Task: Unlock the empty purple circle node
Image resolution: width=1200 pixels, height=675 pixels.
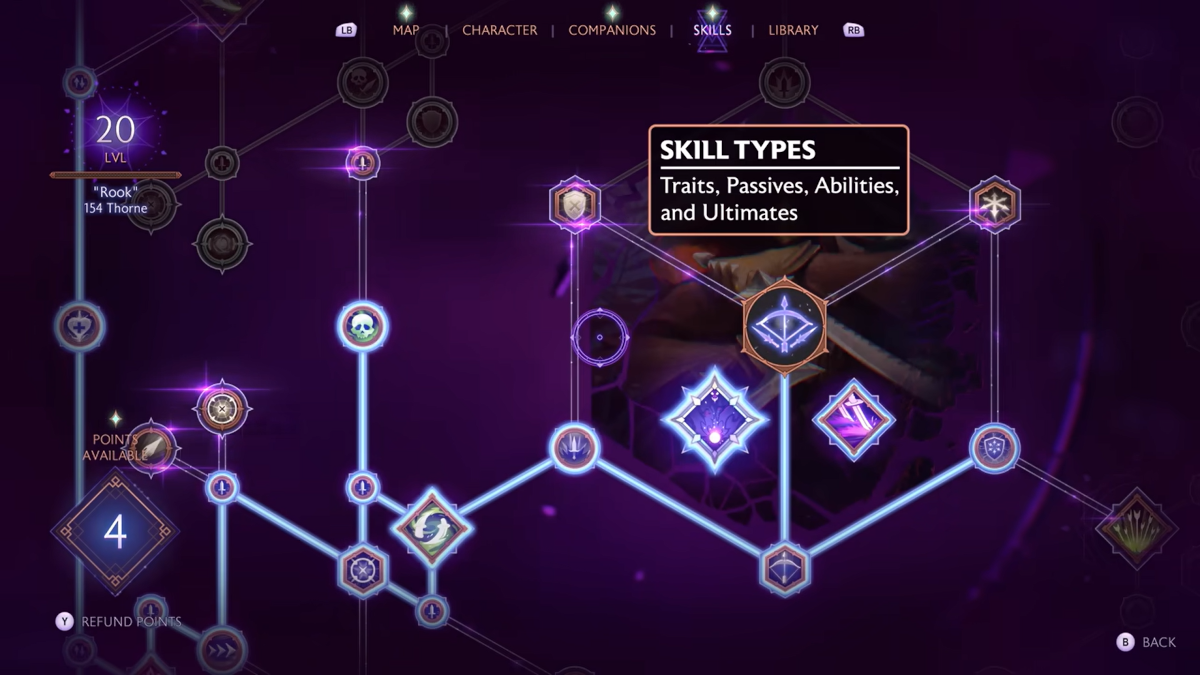Action: [599, 337]
